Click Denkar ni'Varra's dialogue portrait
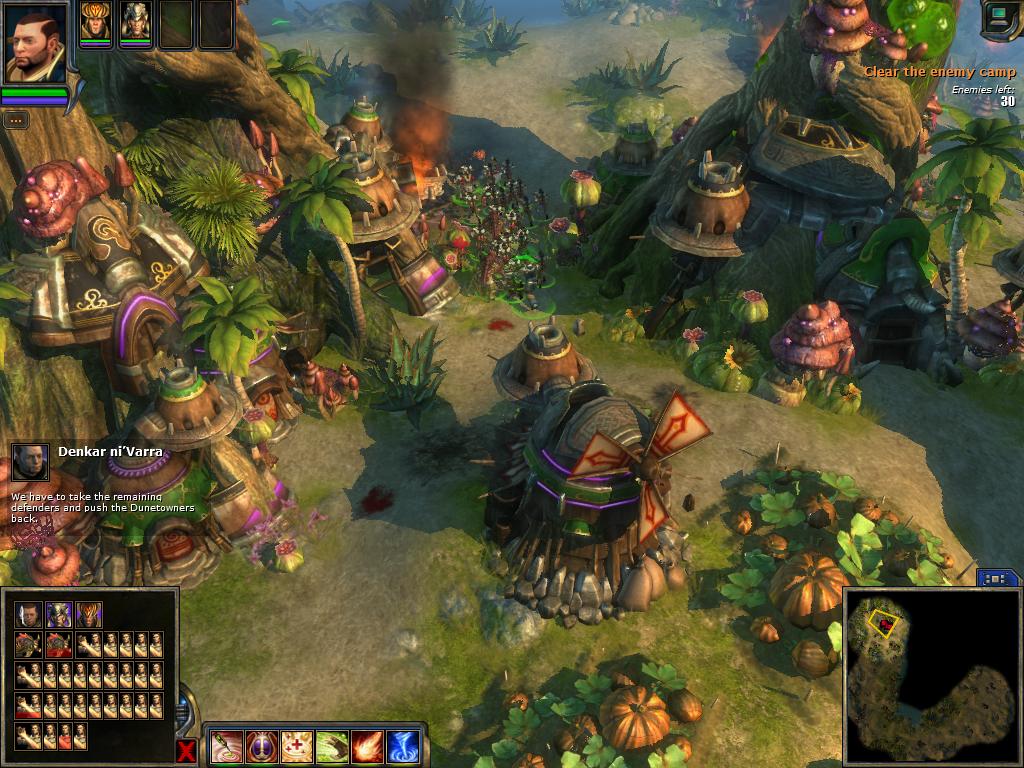Image resolution: width=1024 pixels, height=768 pixels. [30, 462]
